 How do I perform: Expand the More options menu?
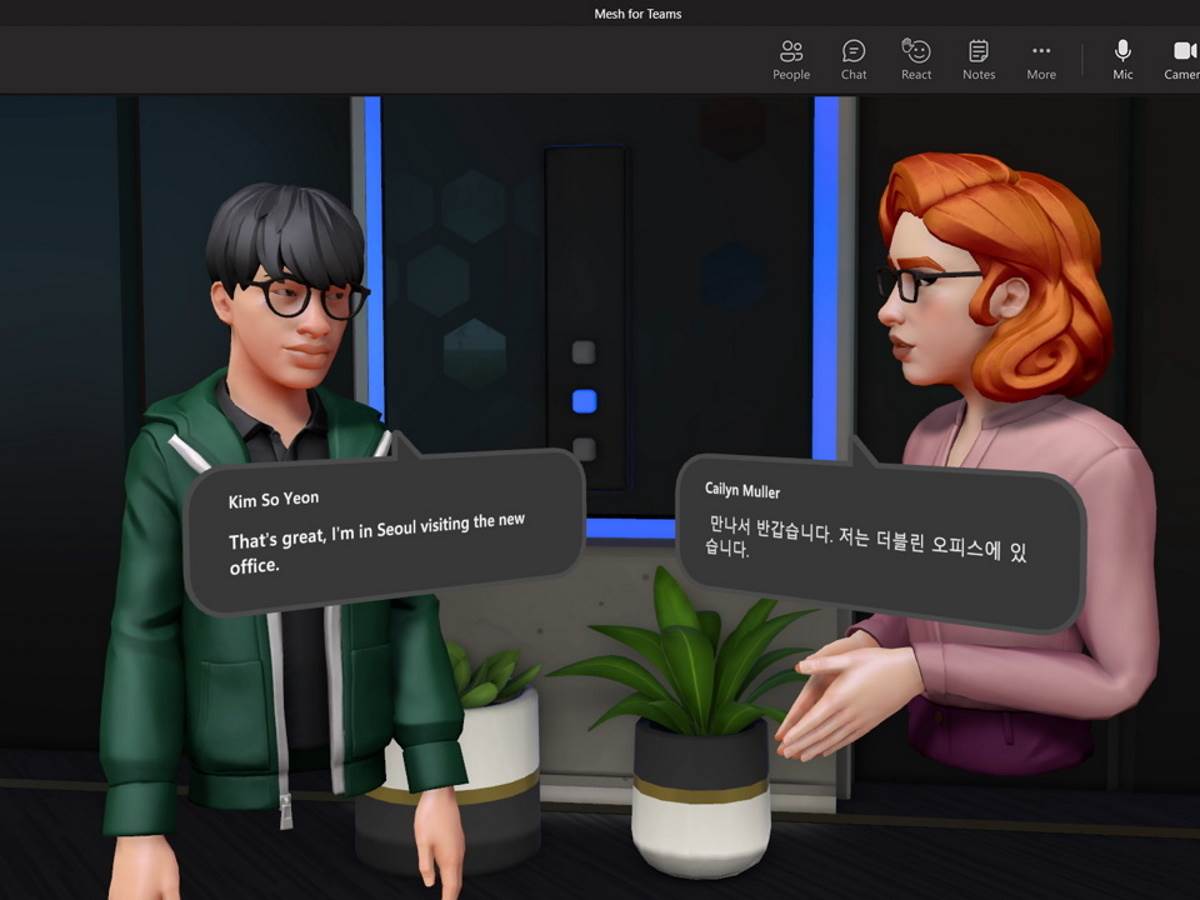(x=1041, y=59)
